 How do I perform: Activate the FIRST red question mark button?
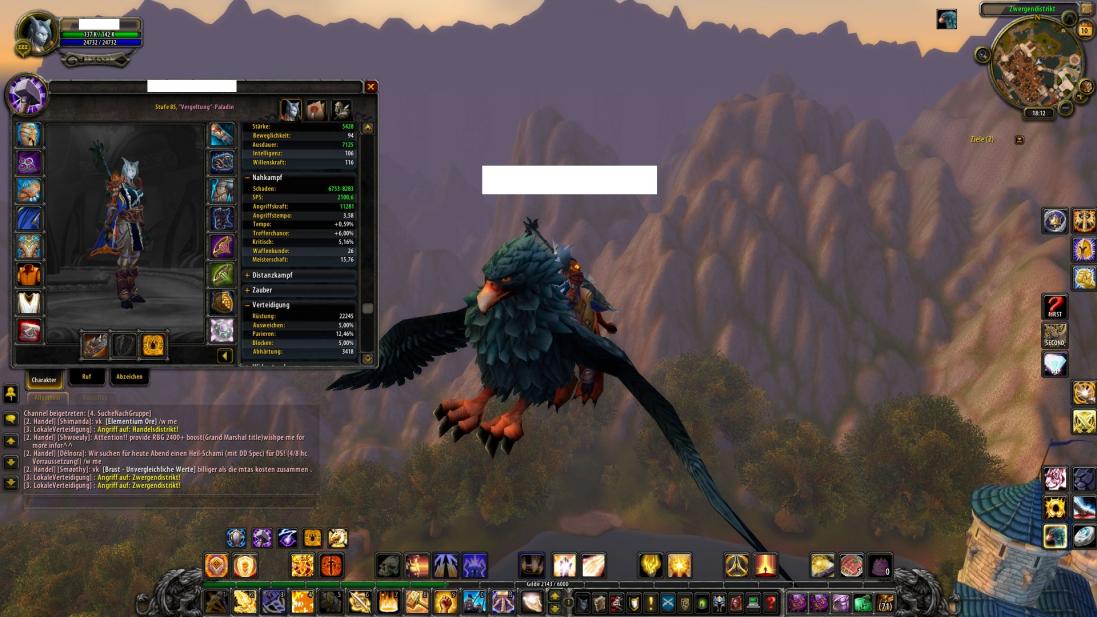pos(1055,306)
